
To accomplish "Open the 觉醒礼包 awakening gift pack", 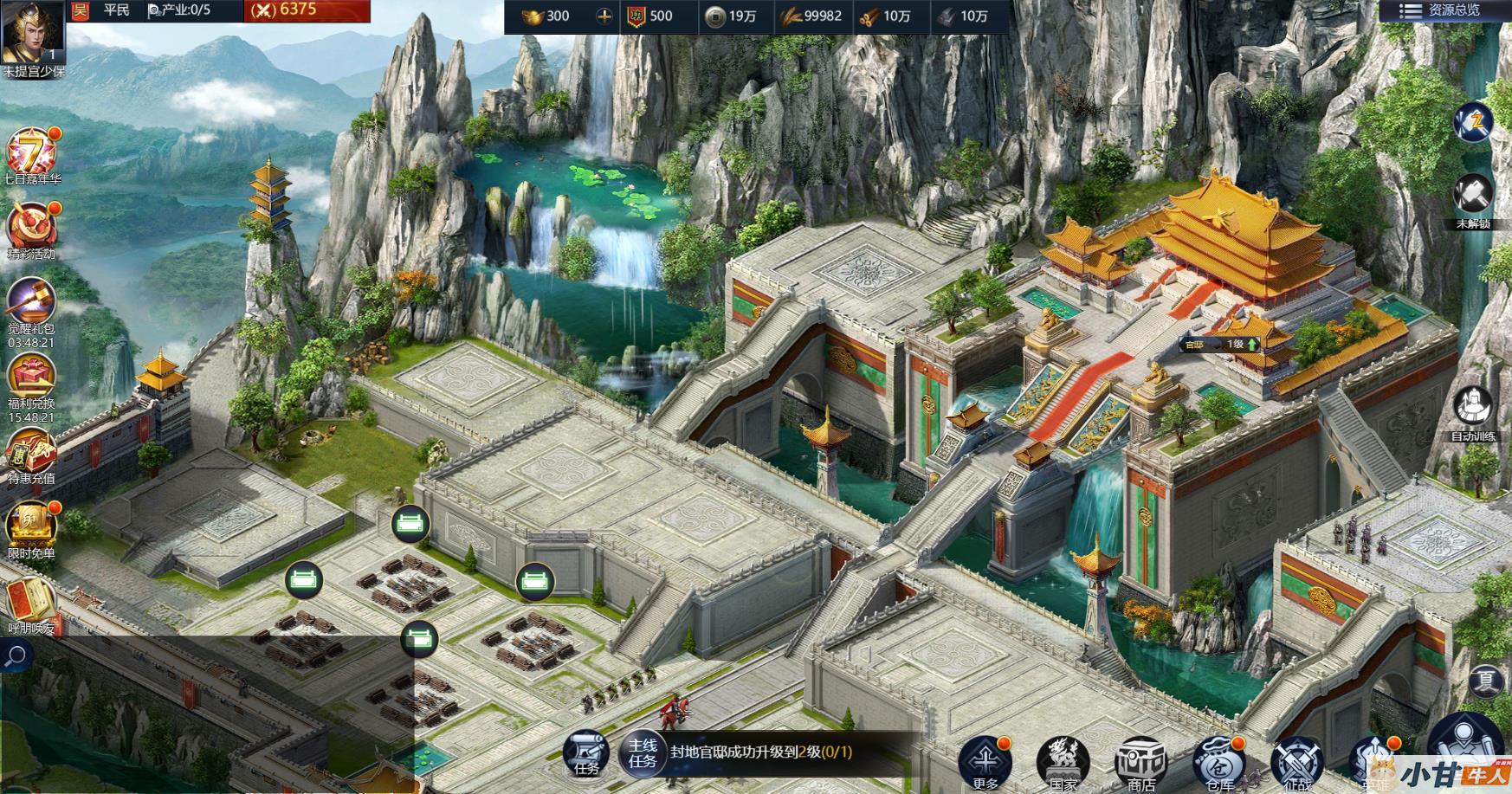I will [31, 303].
